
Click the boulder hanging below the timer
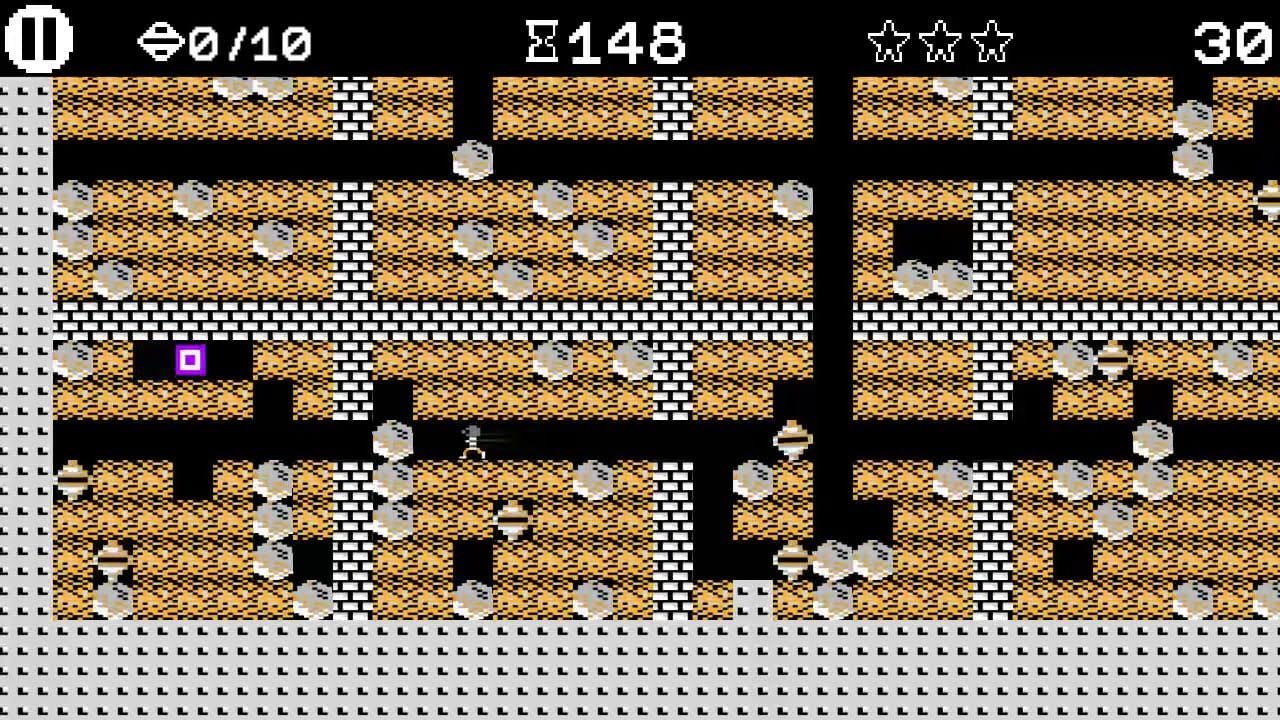coord(472,160)
